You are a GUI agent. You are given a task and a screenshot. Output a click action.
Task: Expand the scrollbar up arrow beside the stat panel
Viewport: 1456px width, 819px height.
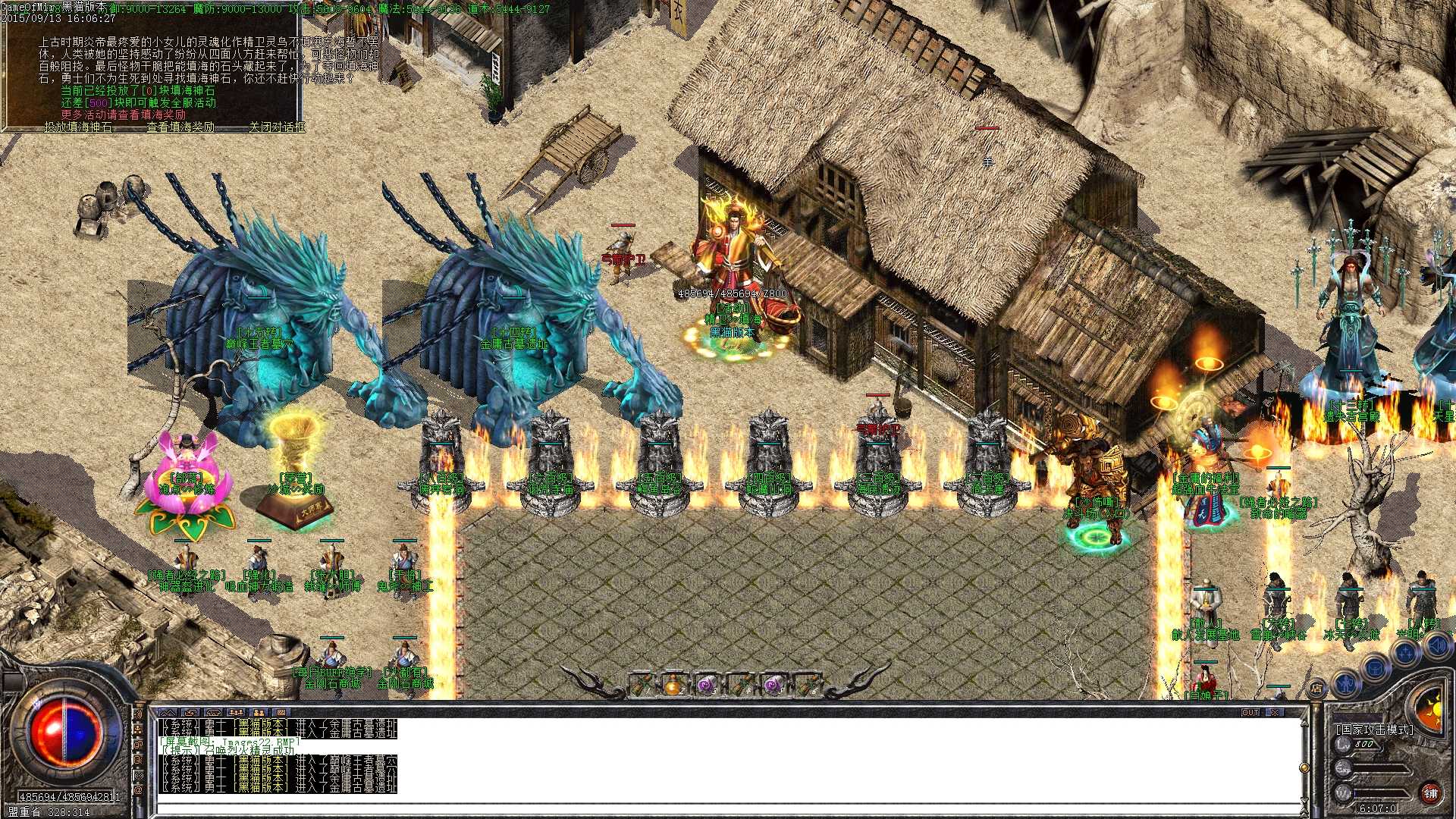(x=1304, y=723)
